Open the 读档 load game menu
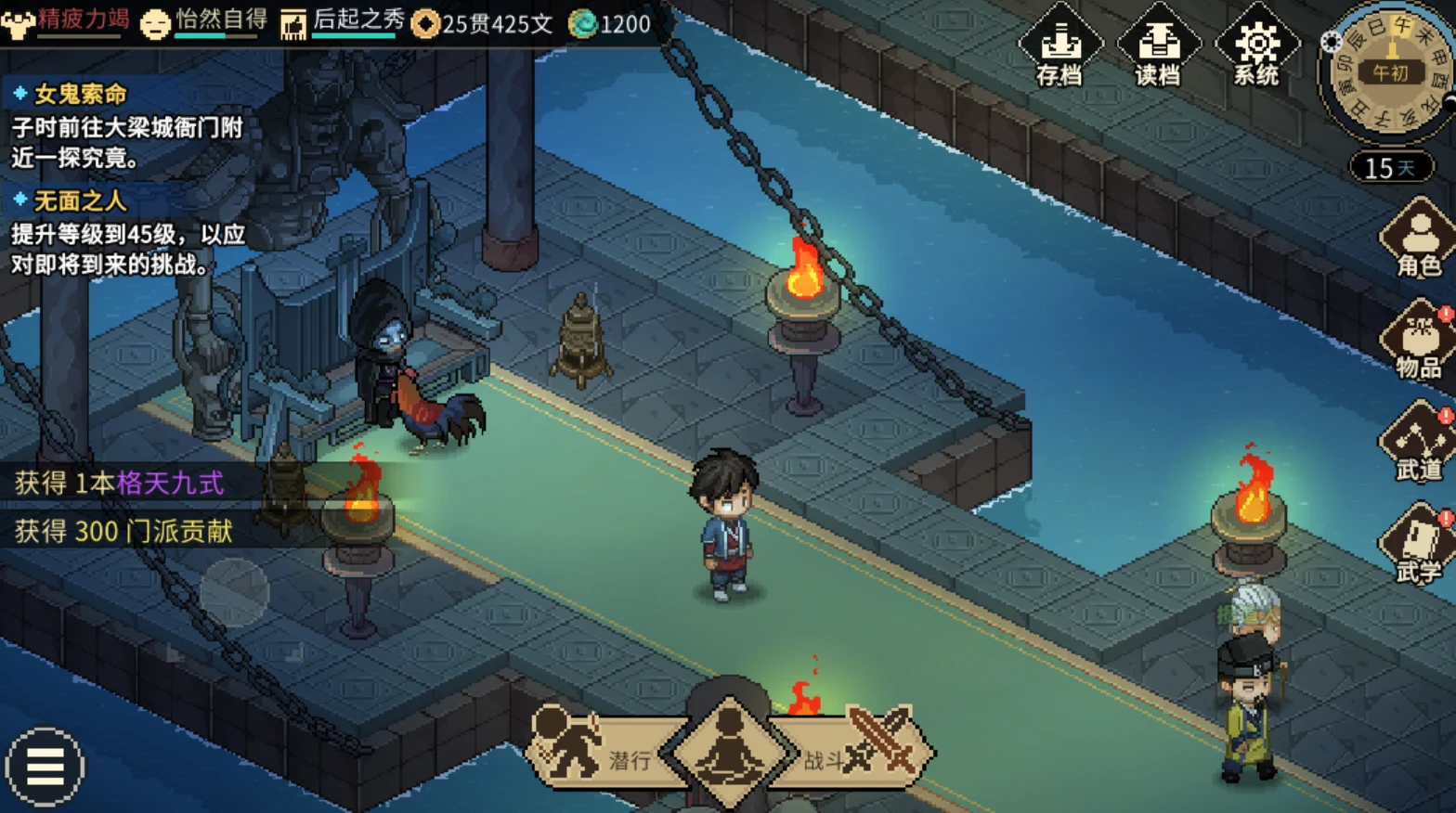Screen dimensions: 1456x813 (1158, 47)
